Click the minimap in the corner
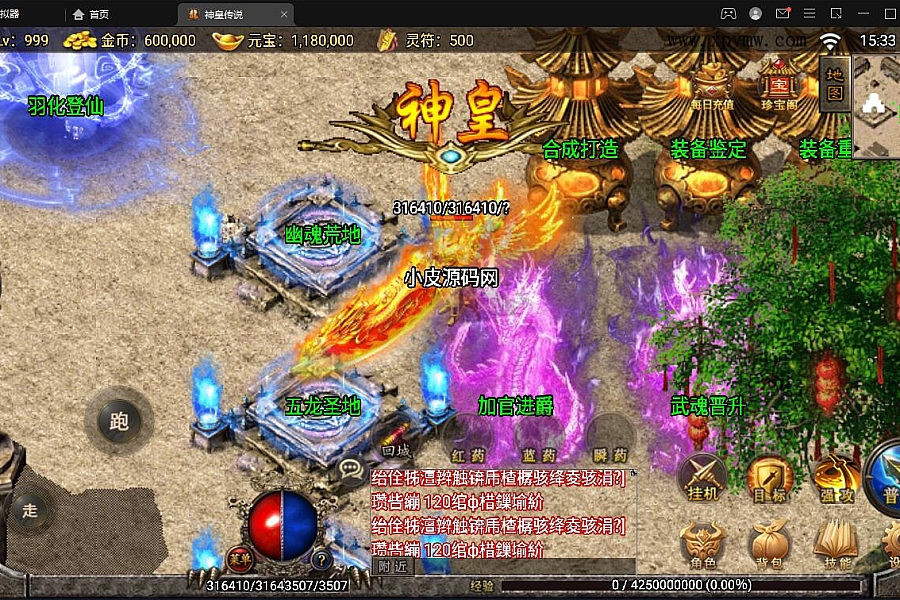The height and width of the screenshot is (600, 900). pyautogui.click(x=877, y=105)
